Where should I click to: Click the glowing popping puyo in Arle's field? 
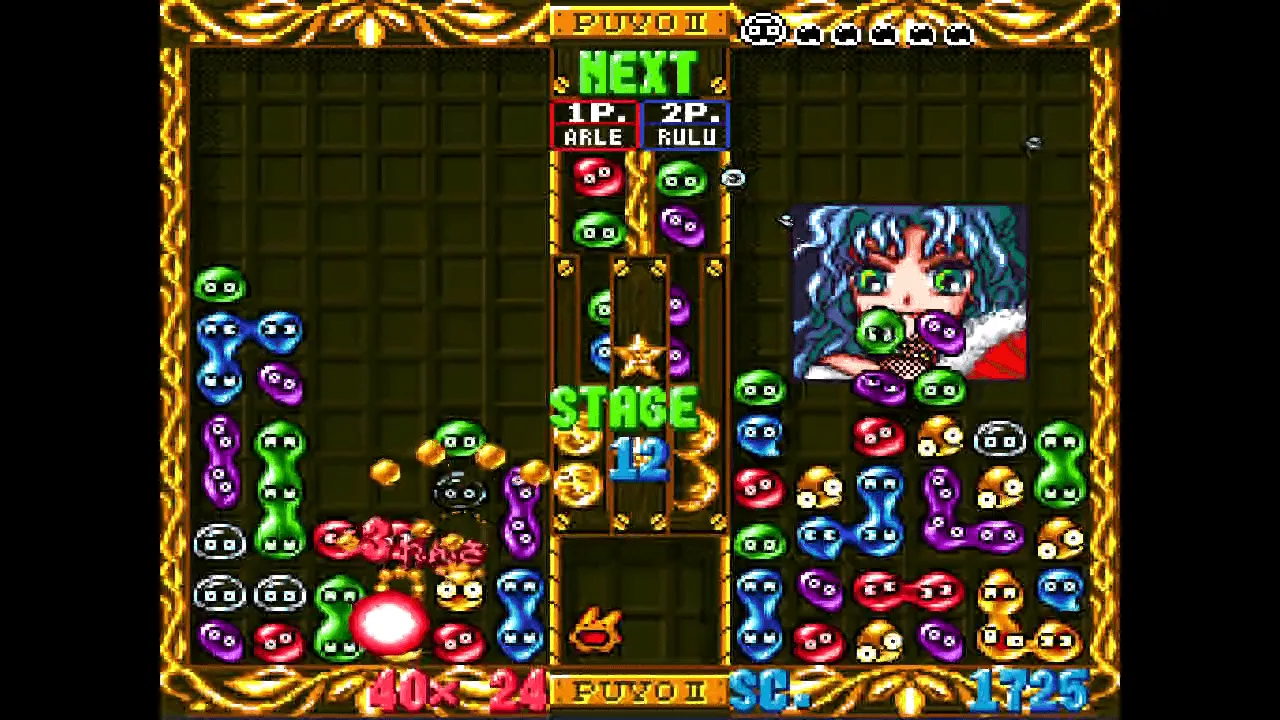click(390, 623)
